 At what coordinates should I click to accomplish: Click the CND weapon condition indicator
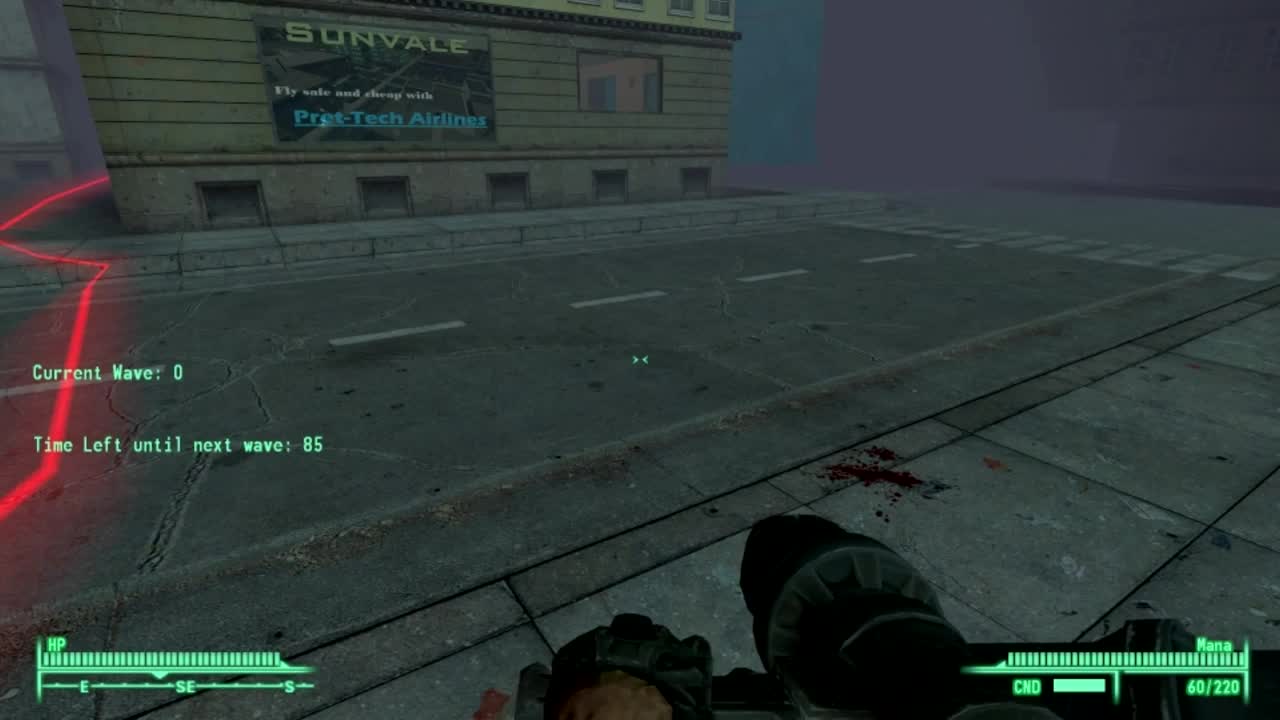pos(1027,686)
